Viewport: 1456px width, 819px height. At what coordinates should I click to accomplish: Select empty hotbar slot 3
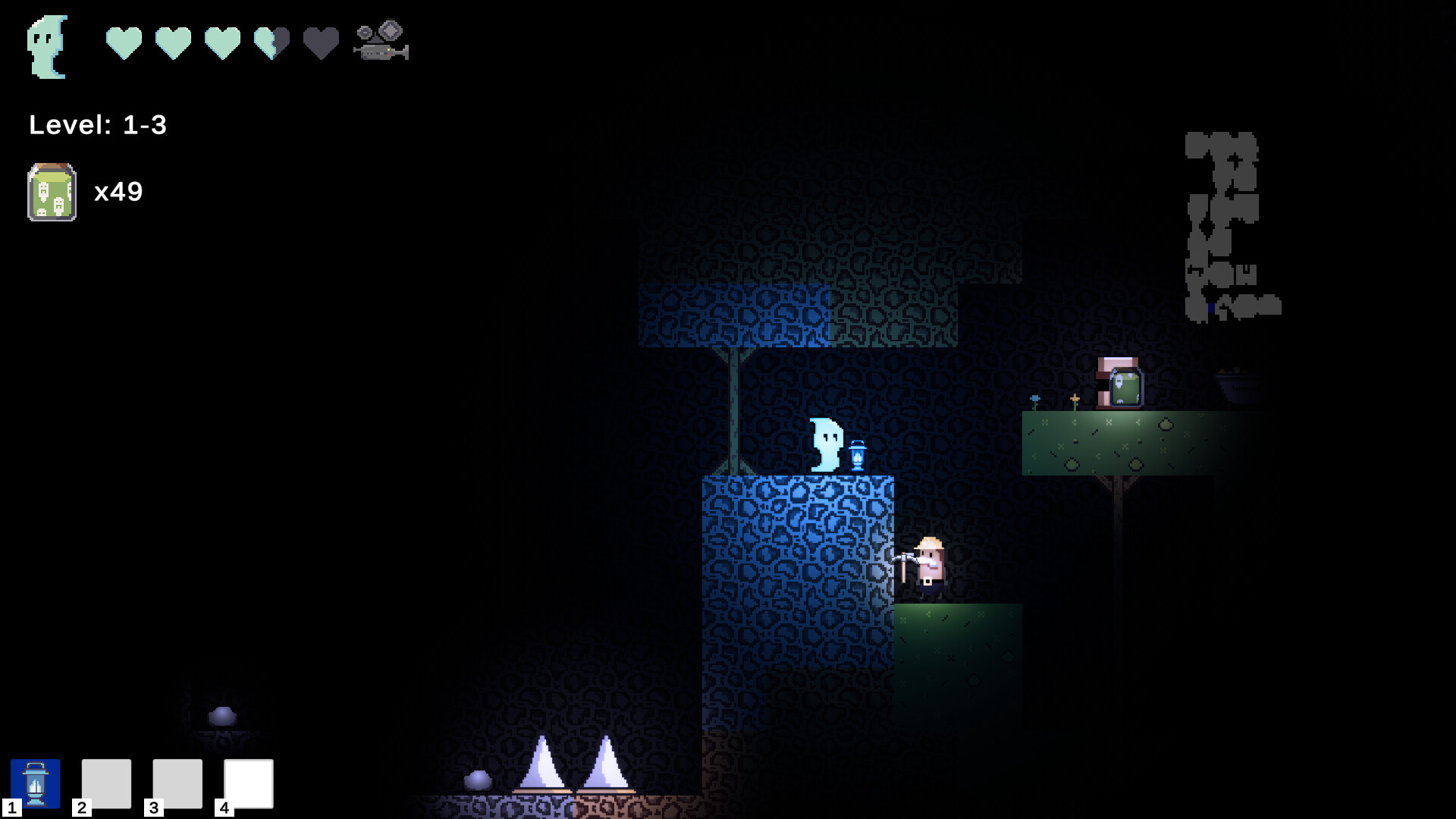pyautogui.click(x=176, y=783)
